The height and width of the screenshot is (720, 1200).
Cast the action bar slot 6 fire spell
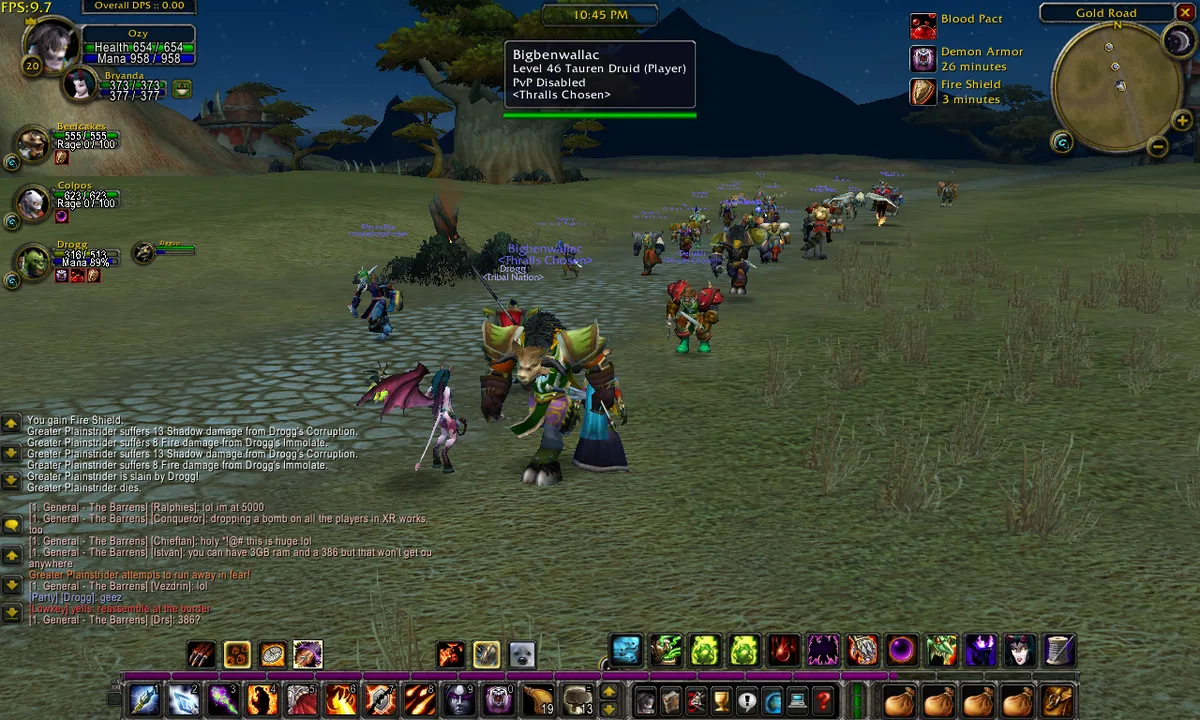click(341, 699)
